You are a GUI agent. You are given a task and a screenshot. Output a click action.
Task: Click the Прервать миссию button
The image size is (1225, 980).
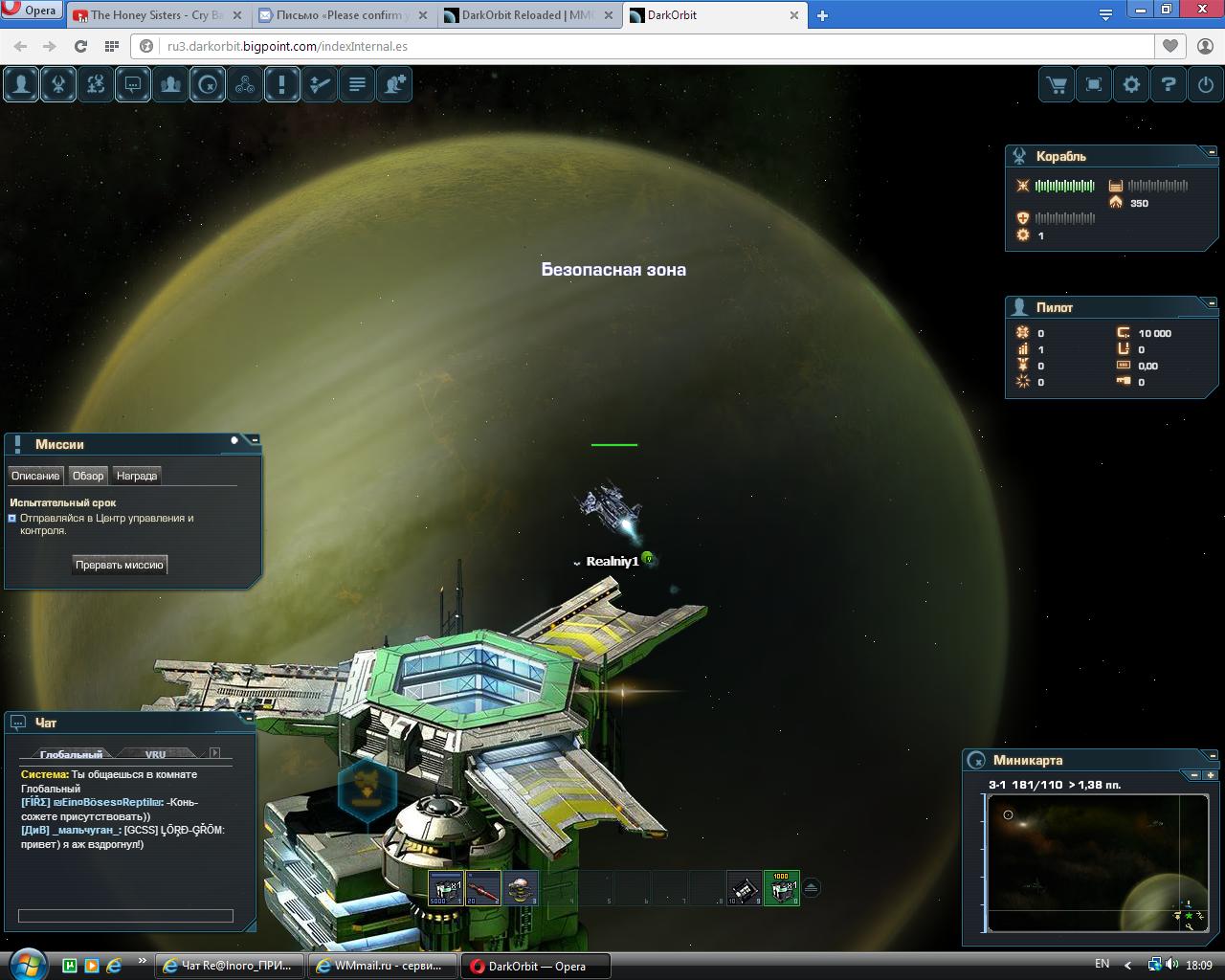(120, 565)
